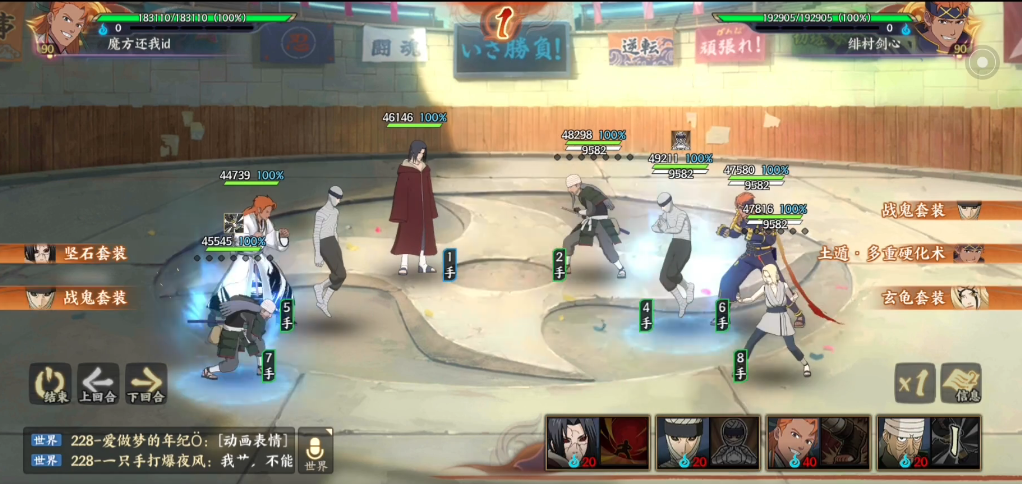The height and width of the screenshot is (484, 1022).
Task: Open the 土遁·多重硬化术 skill label
Action: click(900, 253)
